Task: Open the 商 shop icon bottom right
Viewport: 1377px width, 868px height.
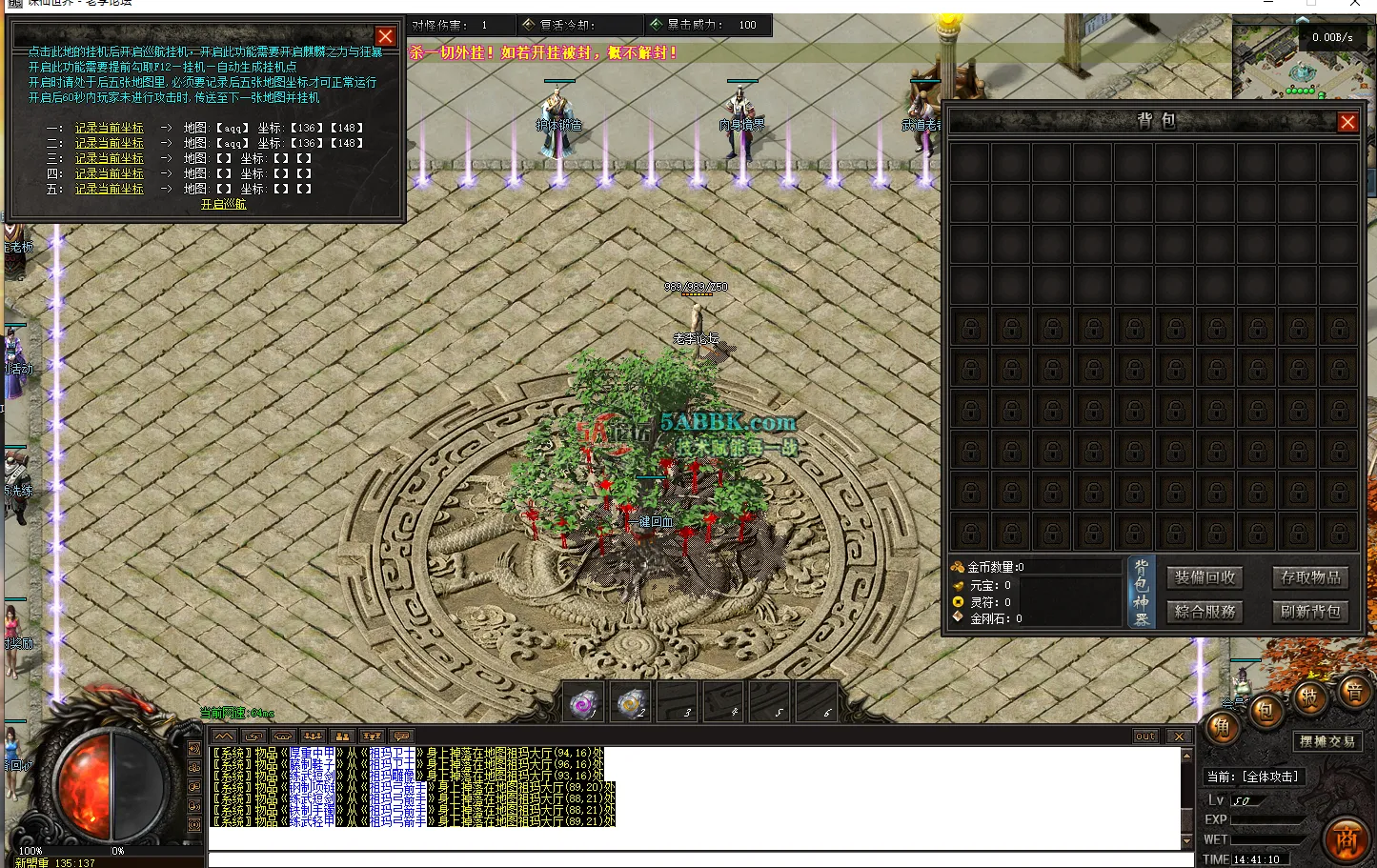Action: [1347, 841]
